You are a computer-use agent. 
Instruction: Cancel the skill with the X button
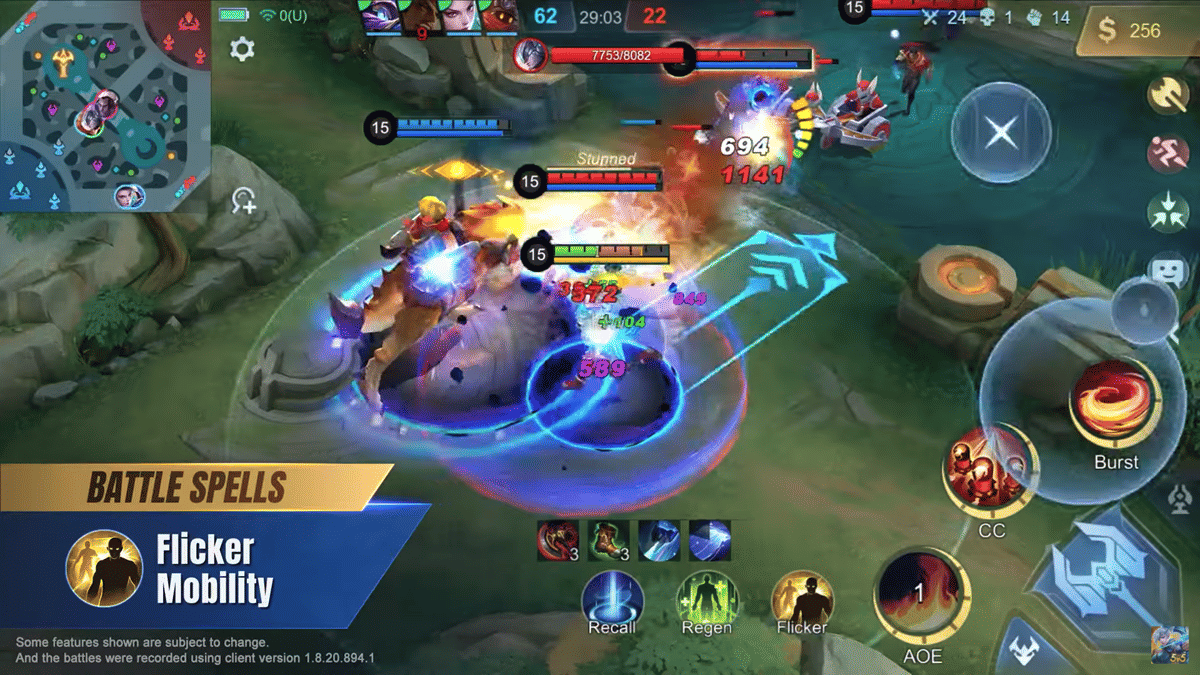[1000, 132]
